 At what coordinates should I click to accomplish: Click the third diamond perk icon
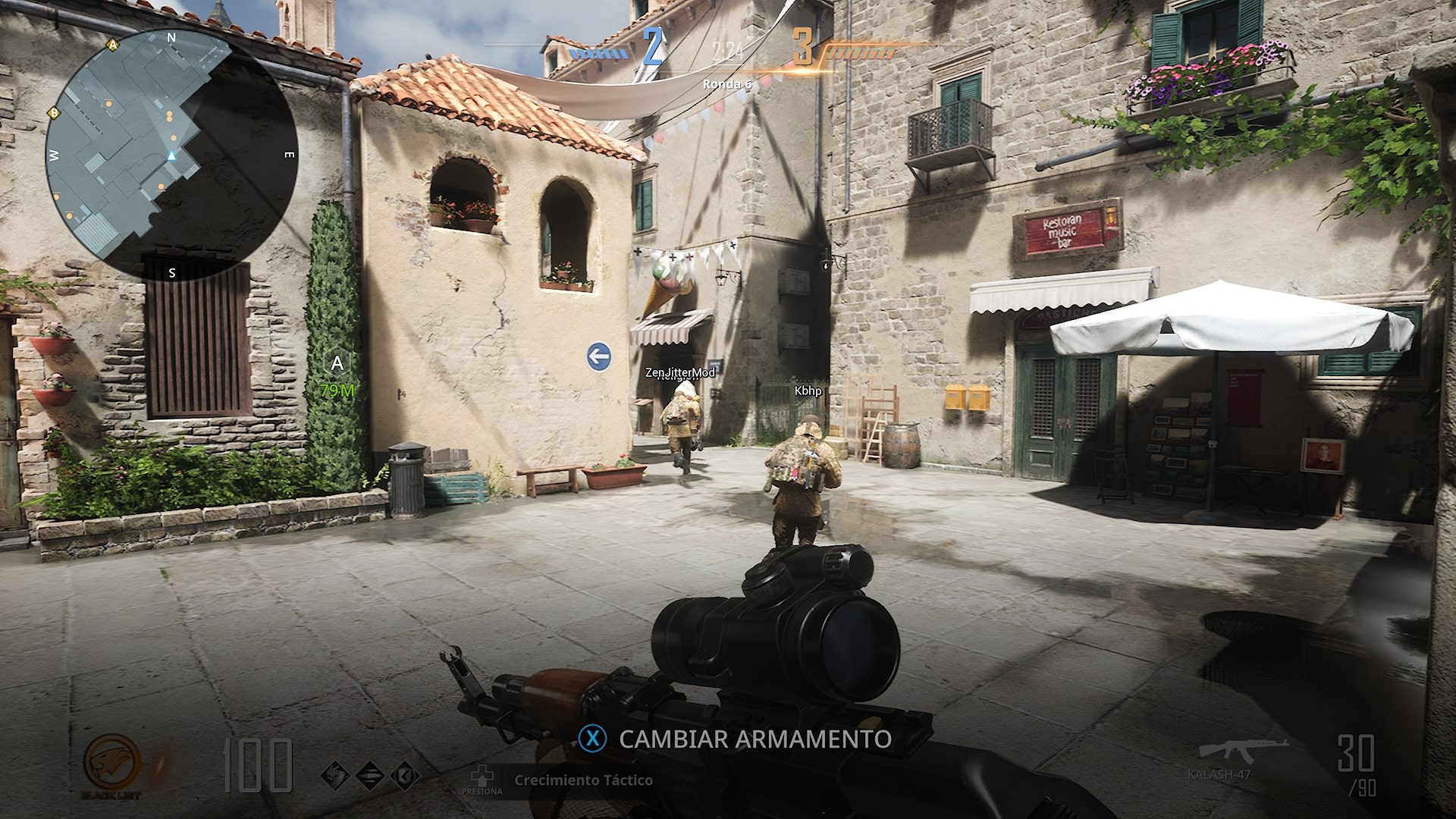[x=405, y=775]
